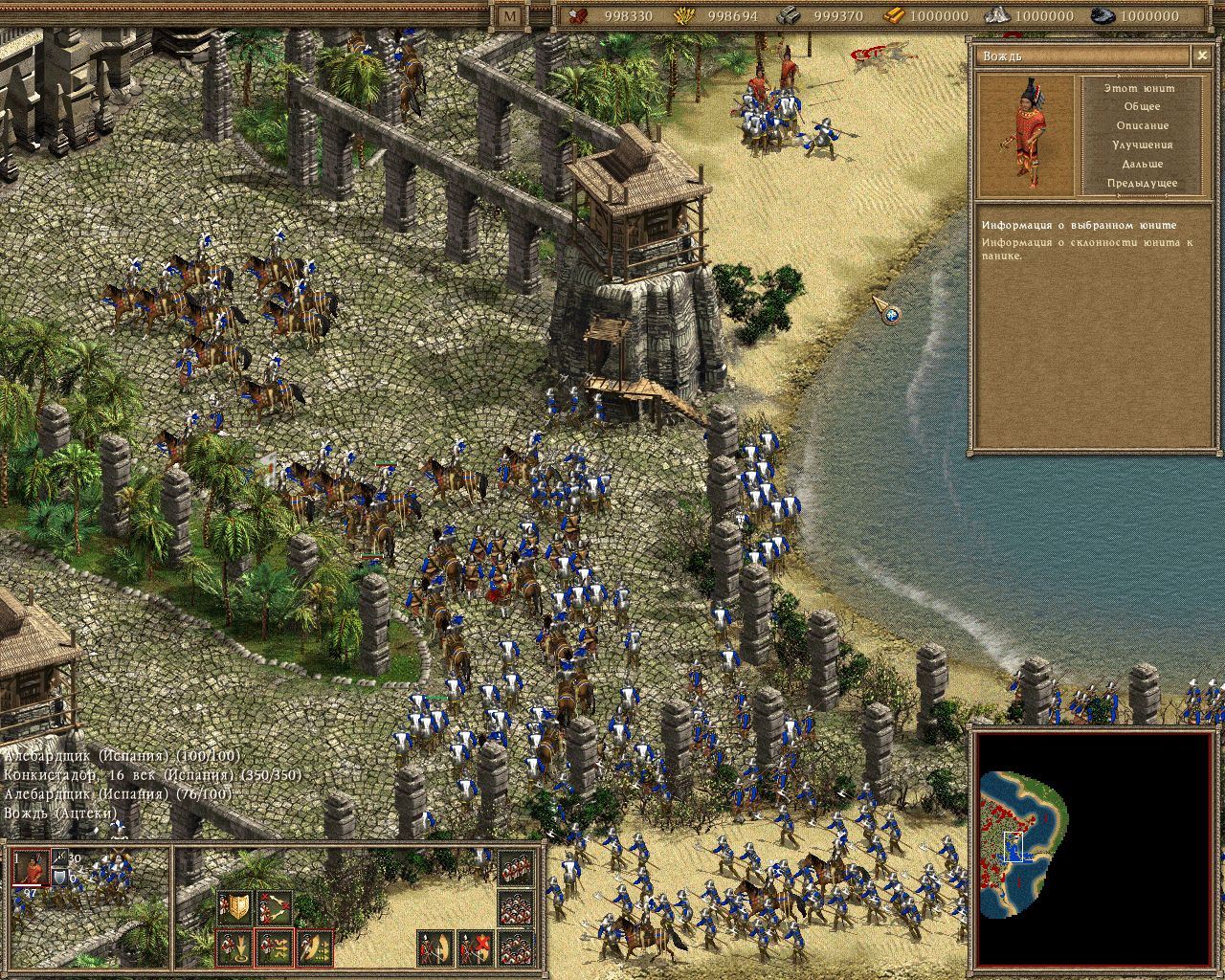Switch to the Общее info tab

pyautogui.click(x=1145, y=105)
